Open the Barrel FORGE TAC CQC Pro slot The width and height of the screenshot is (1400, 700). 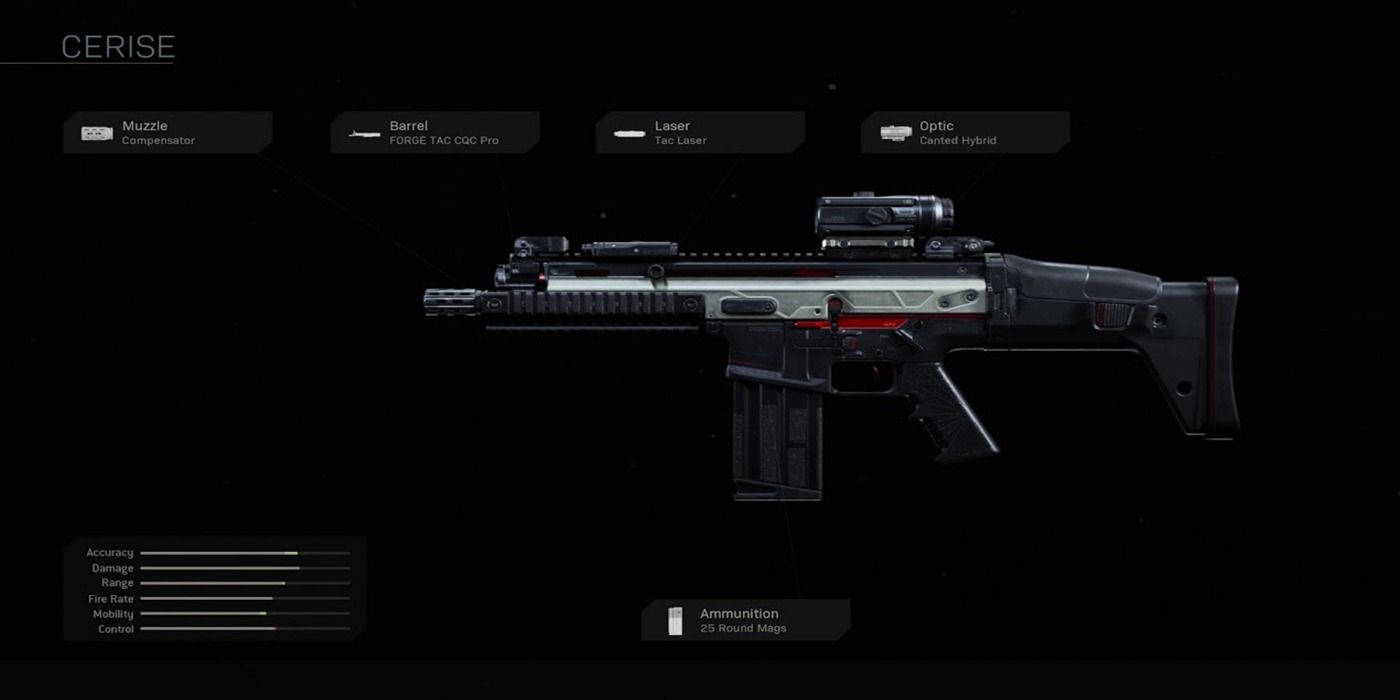tap(435, 132)
